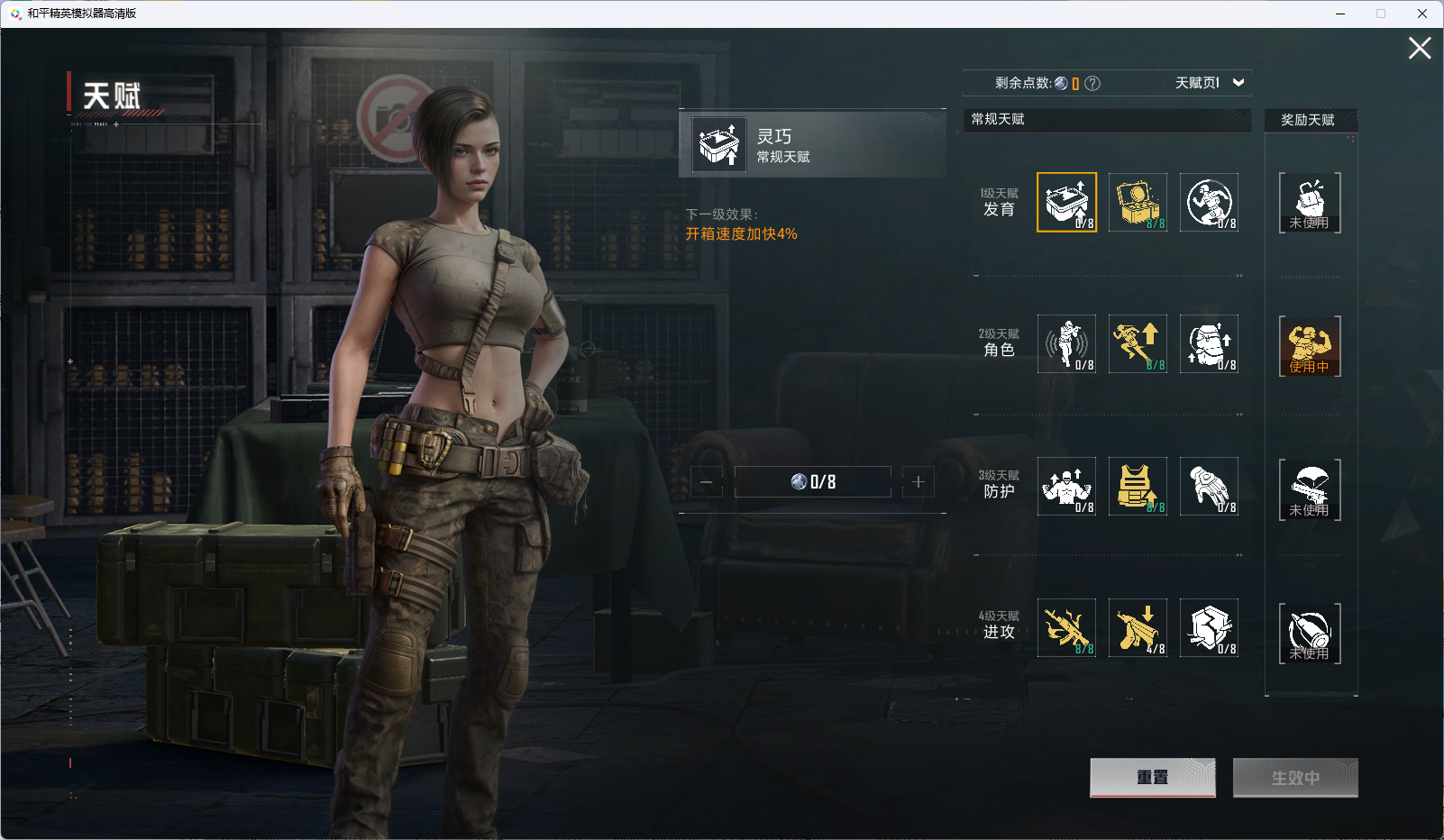Select the golden body armor talent
1444x840 pixels.
tap(1138, 486)
